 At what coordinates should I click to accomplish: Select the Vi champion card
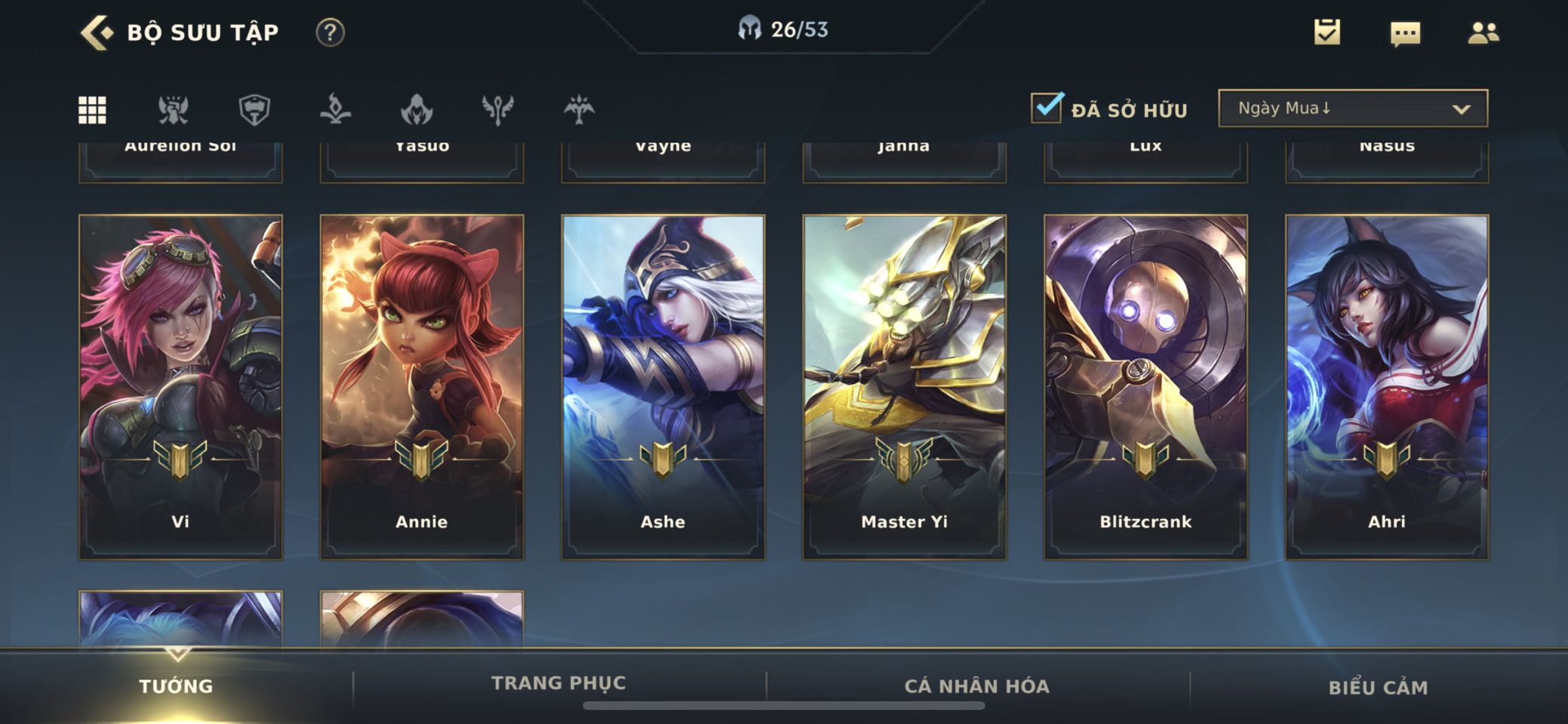180,387
